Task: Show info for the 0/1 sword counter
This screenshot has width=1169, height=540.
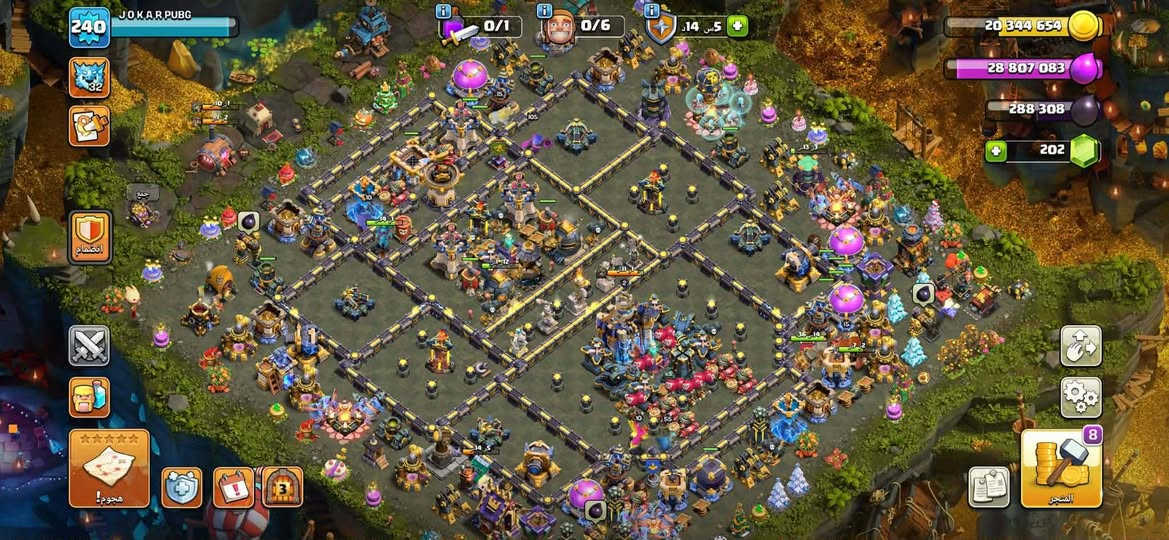Action: click(443, 11)
